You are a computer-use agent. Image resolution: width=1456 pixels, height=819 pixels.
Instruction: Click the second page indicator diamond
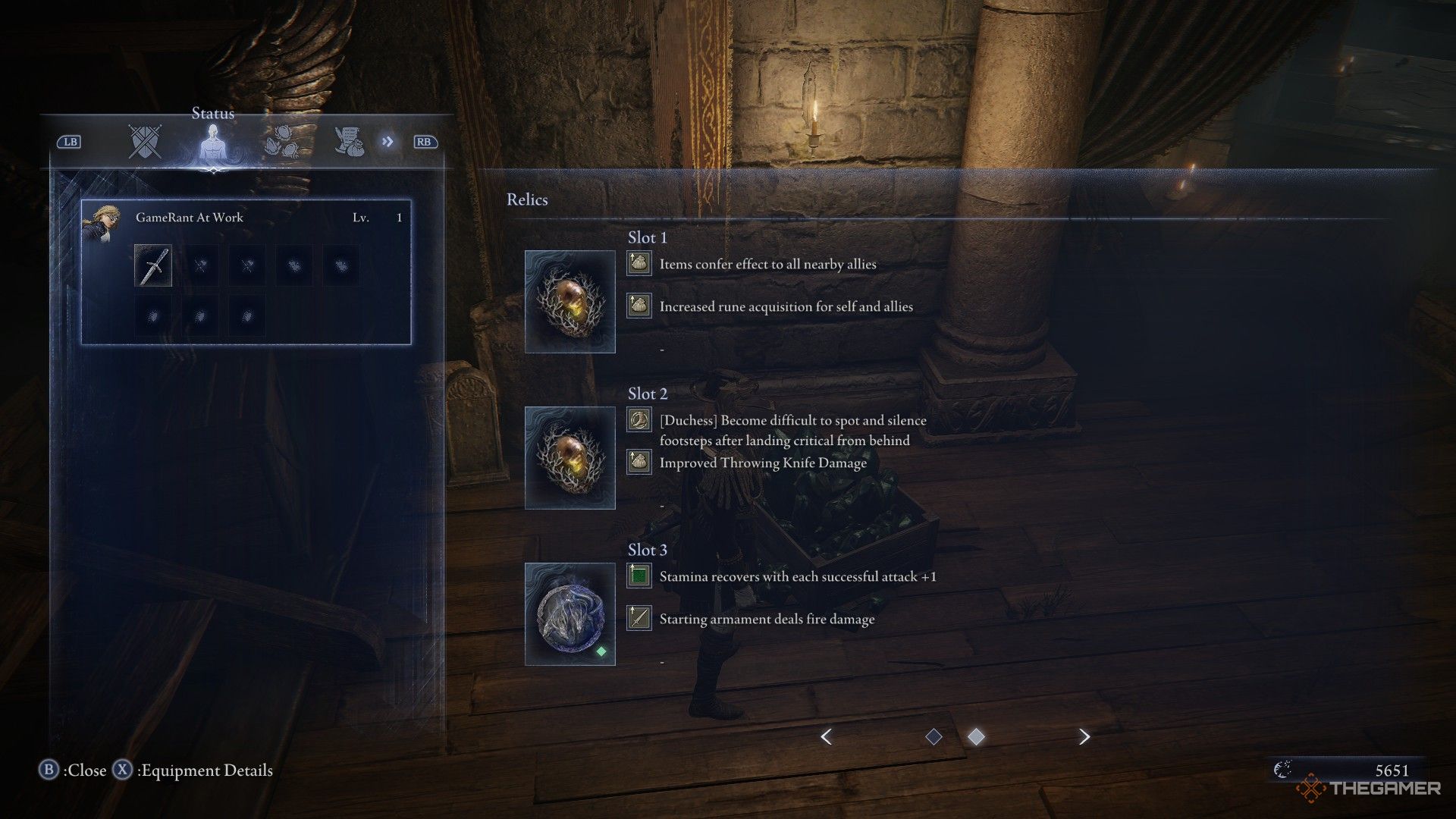[977, 736]
